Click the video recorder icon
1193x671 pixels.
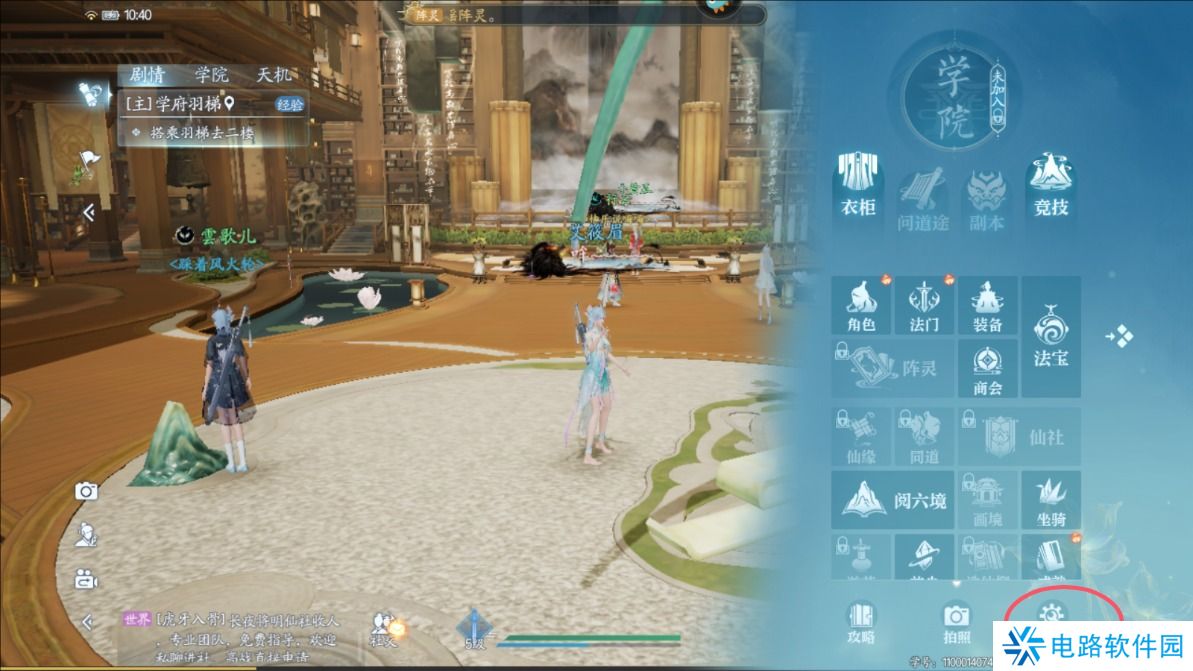(86, 578)
